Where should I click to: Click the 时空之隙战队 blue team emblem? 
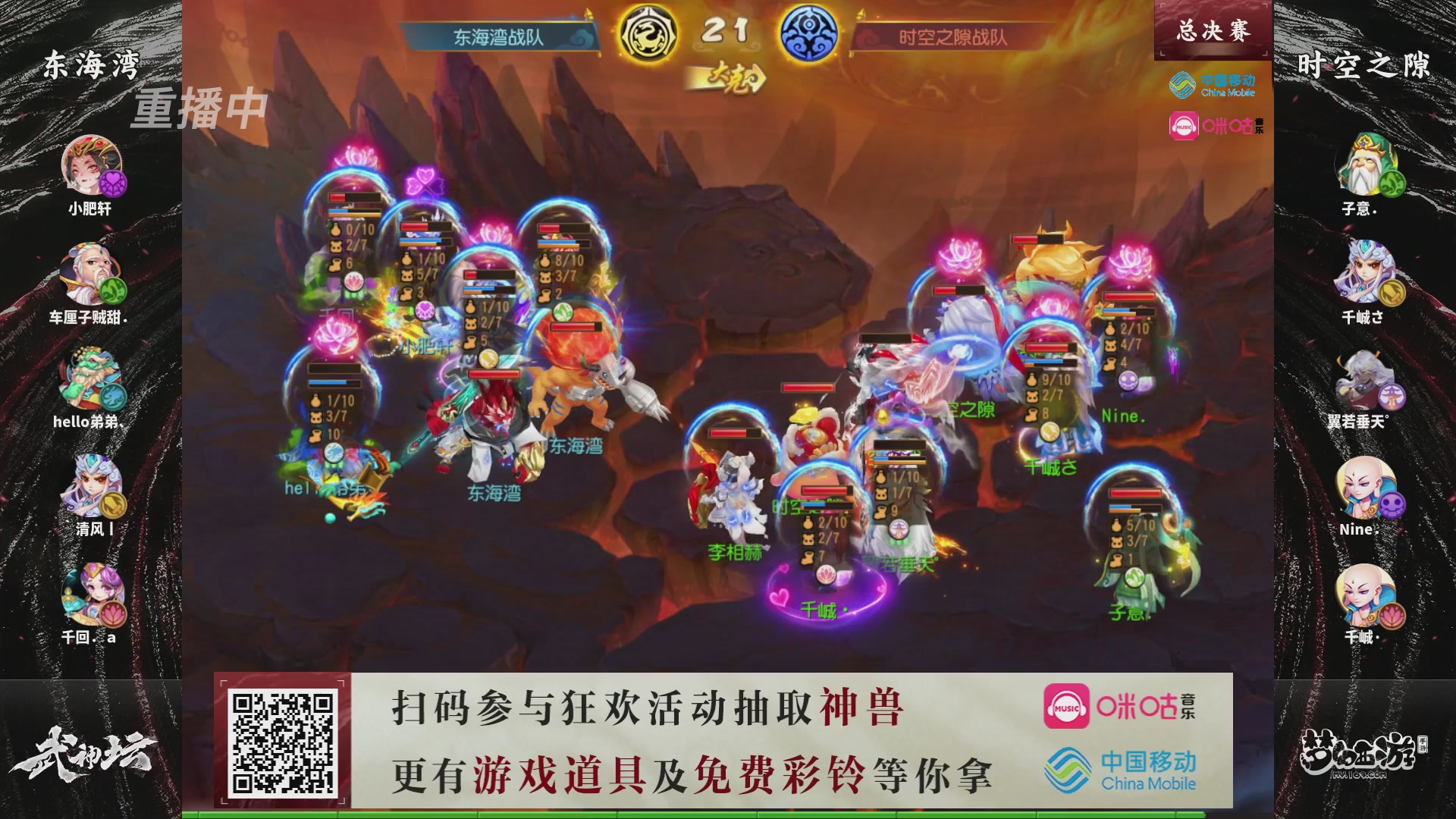814,30
